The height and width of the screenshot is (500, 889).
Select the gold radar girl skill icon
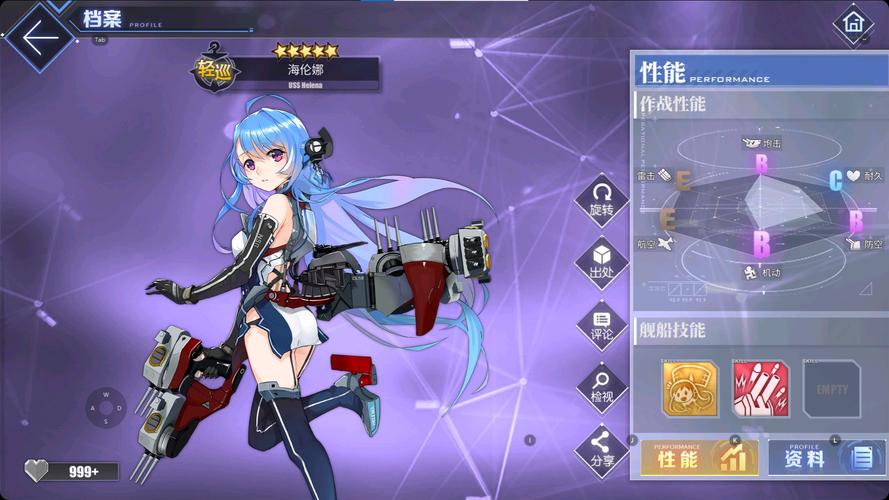point(690,389)
